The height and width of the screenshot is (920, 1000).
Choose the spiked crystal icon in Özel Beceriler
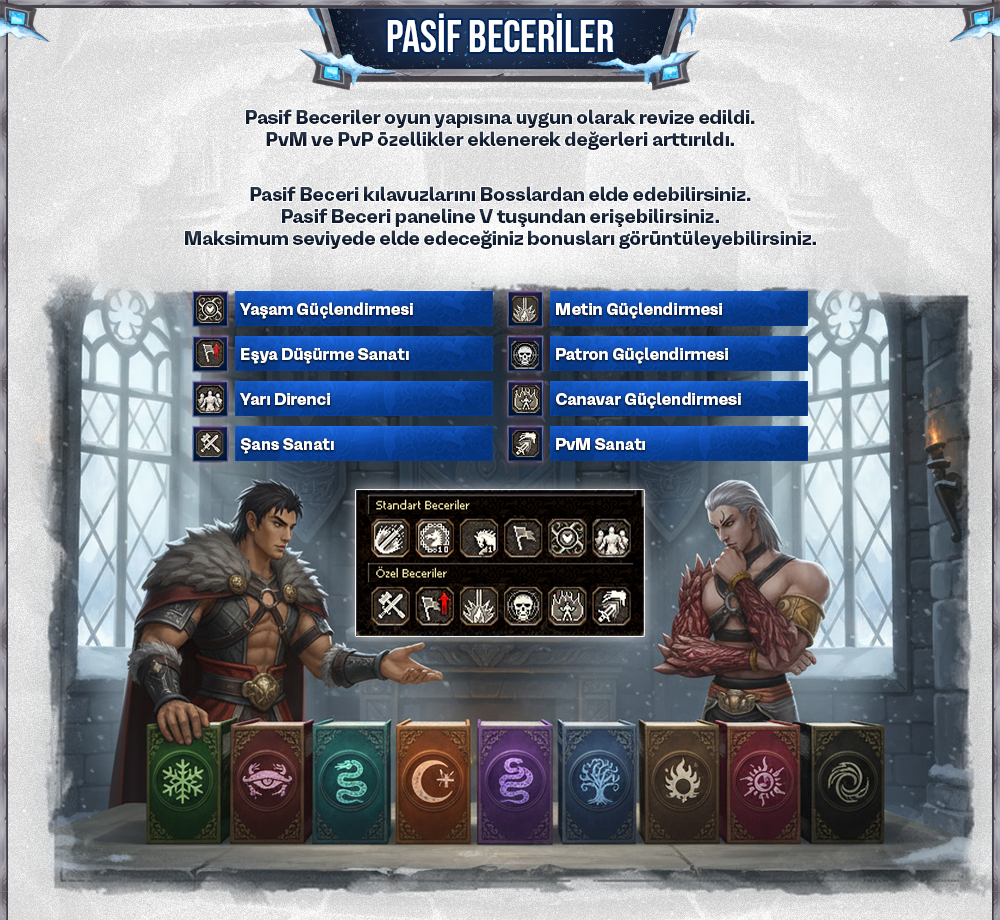(478, 606)
